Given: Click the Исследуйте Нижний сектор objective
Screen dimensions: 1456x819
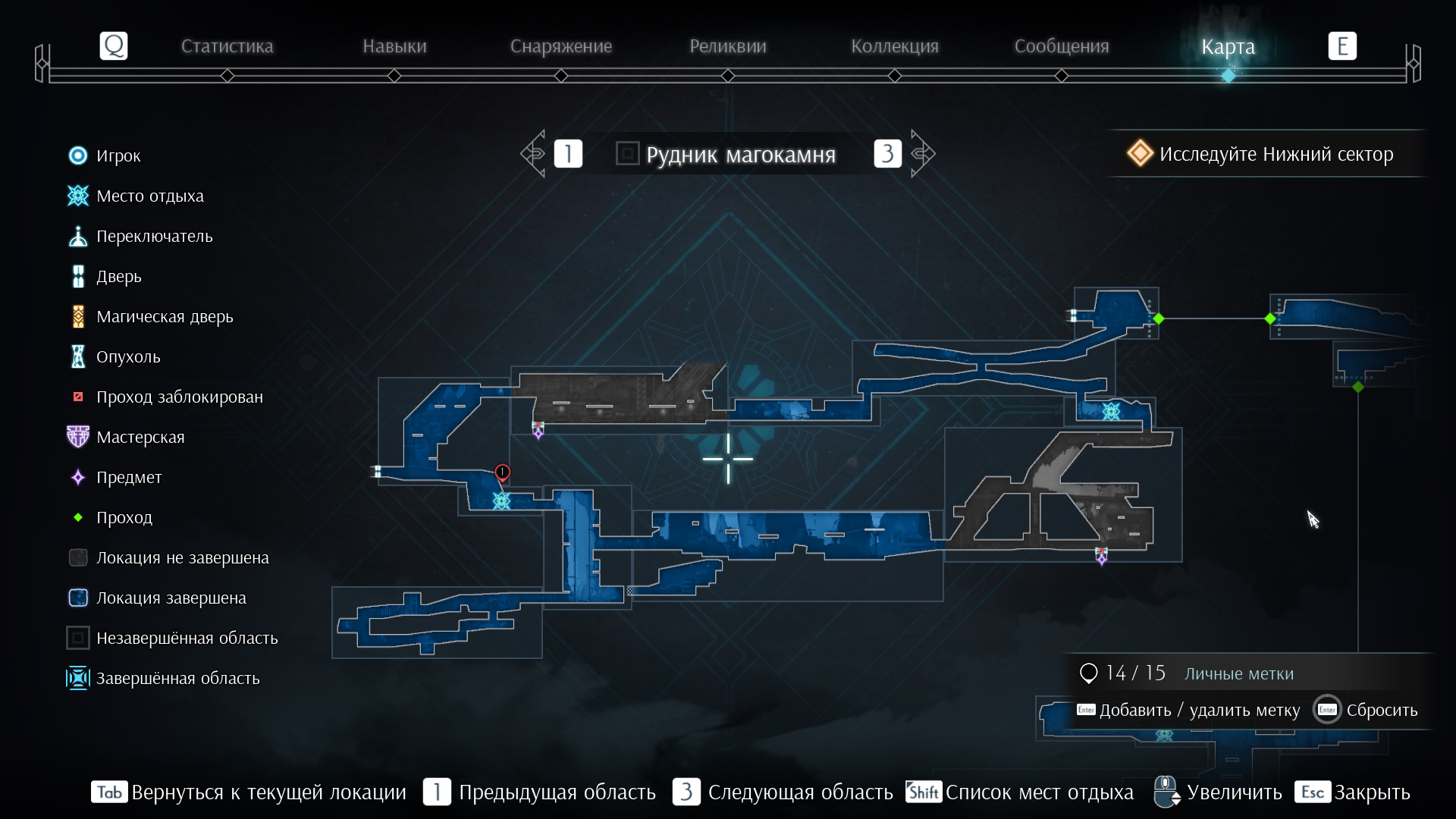Looking at the screenshot, I should coord(1263,154).
